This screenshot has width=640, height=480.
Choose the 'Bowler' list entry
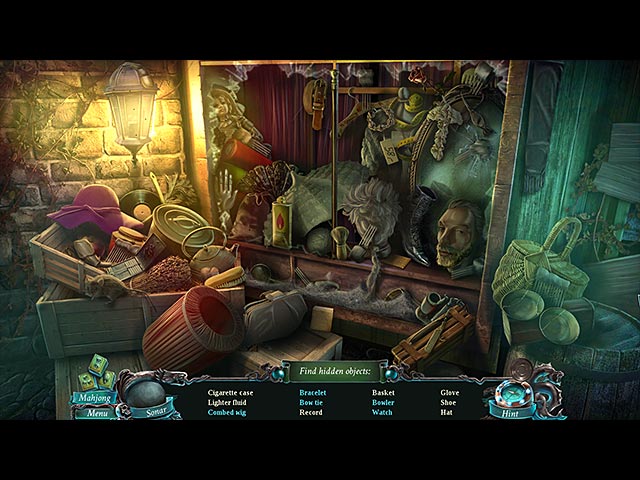tap(383, 402)
